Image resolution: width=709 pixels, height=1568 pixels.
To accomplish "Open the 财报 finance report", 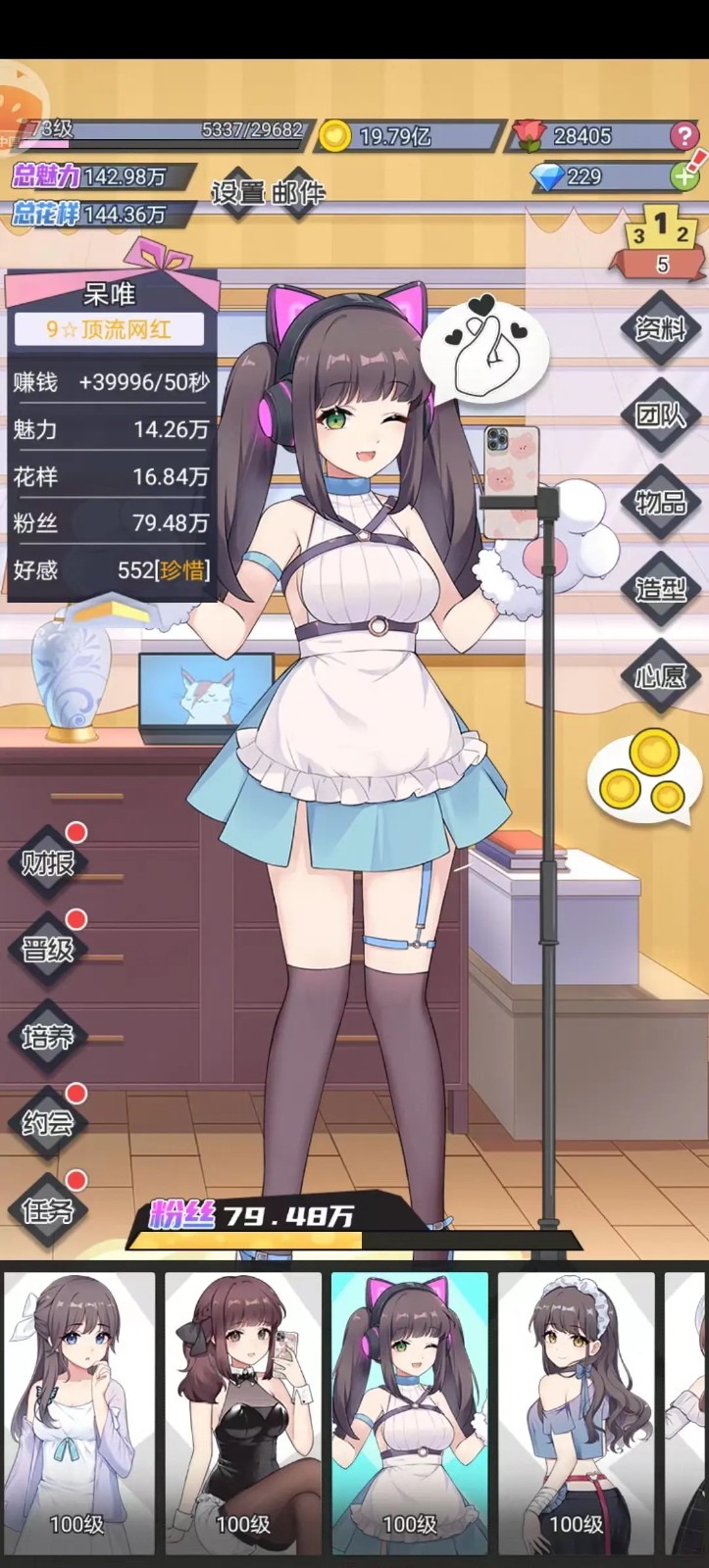I will pos(47,862).
